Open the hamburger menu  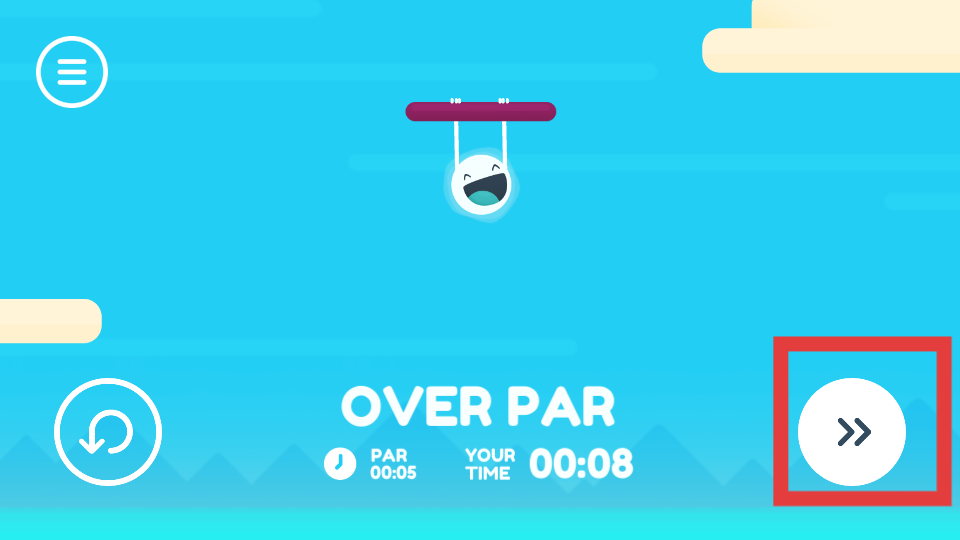point(72,71)
